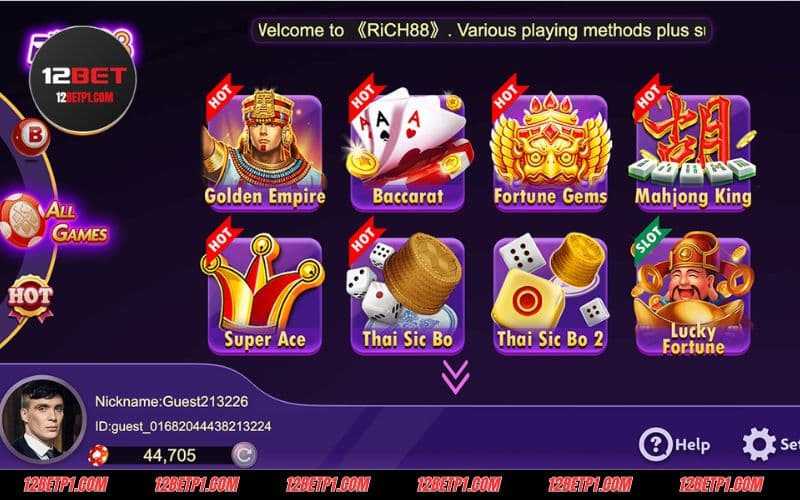
Task: Launch the Baccarat game tile
Action: point(407,152)
